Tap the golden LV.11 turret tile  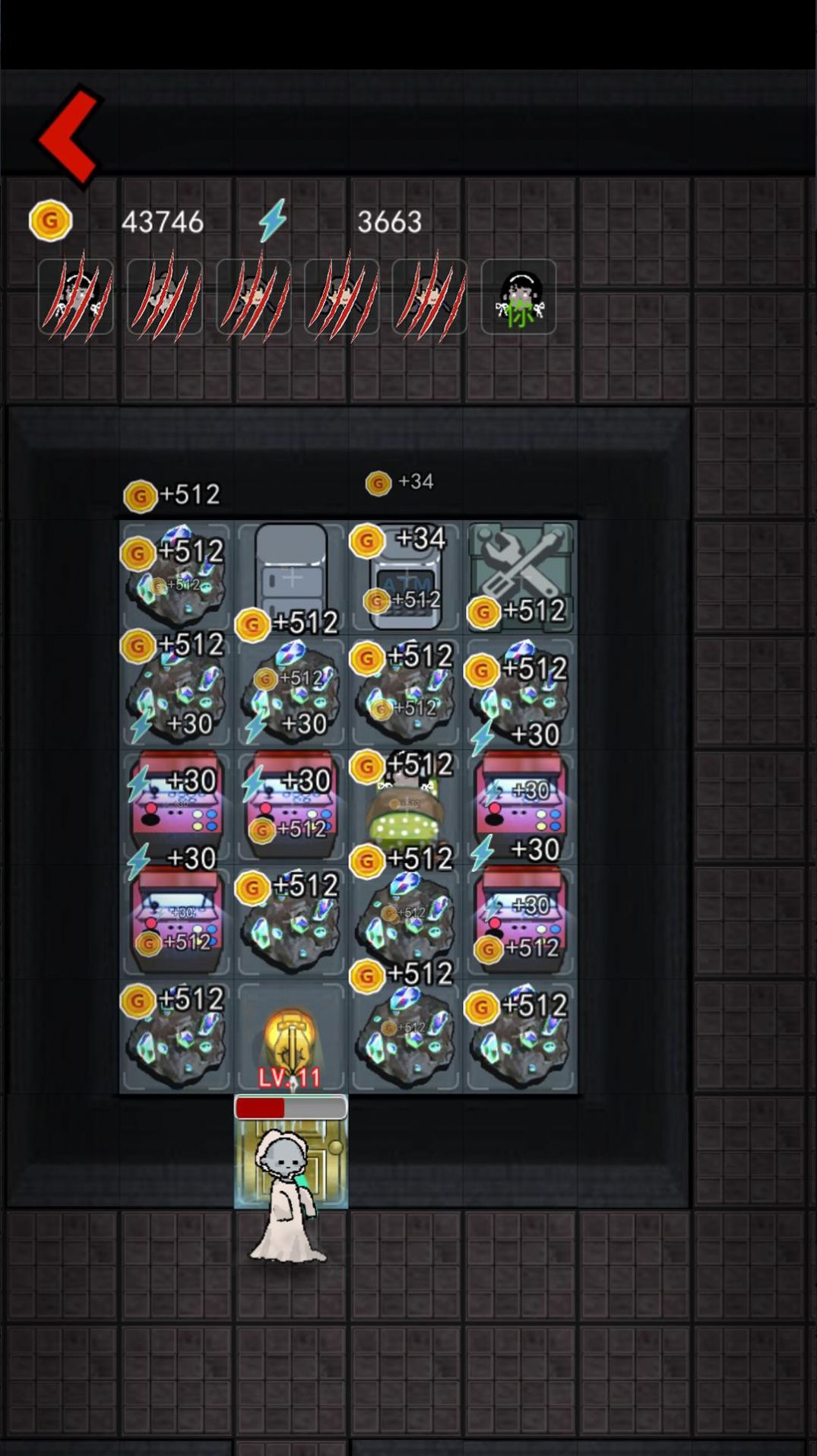click(290, 1038)
